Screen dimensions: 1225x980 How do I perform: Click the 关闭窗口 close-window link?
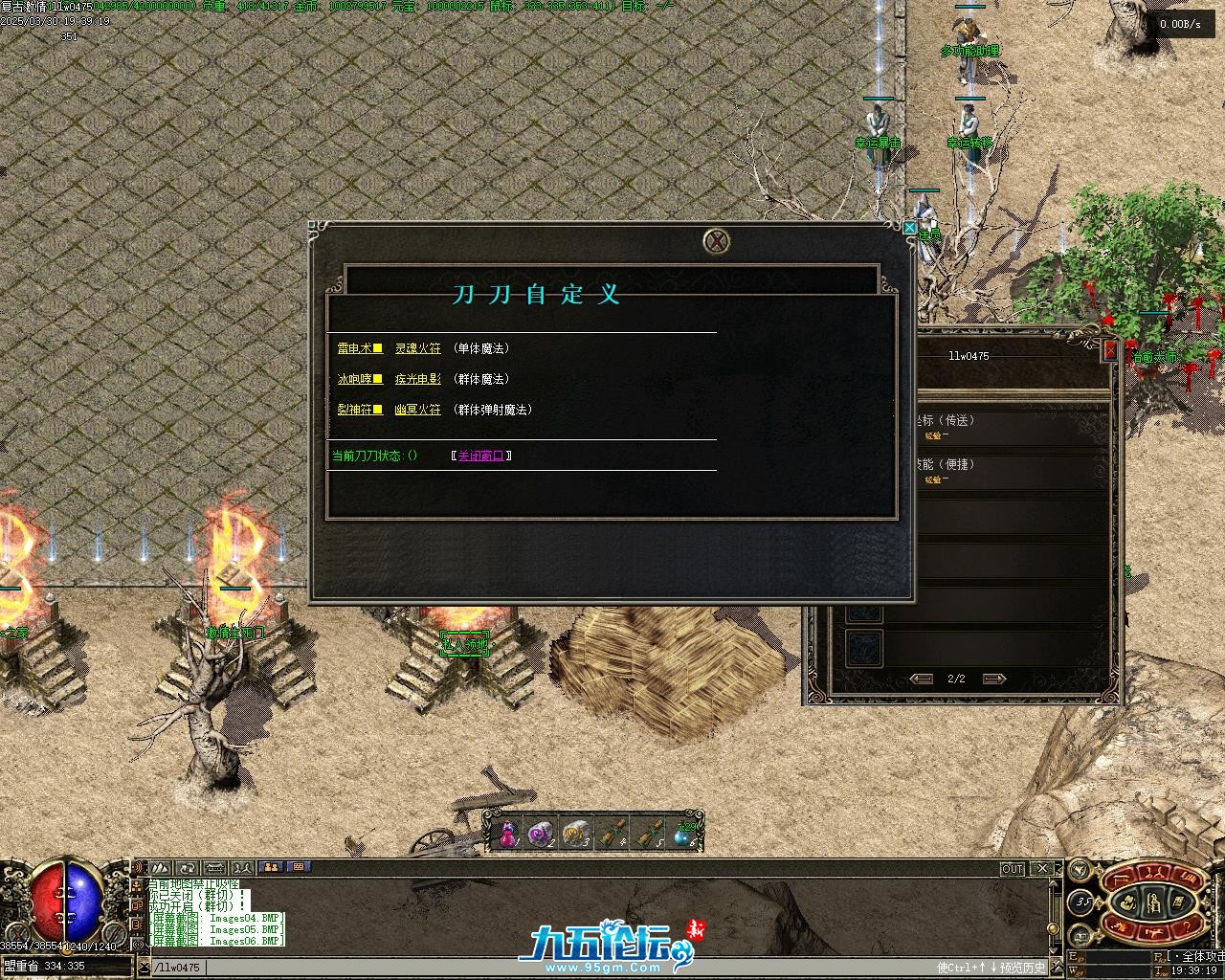[480, 456]
